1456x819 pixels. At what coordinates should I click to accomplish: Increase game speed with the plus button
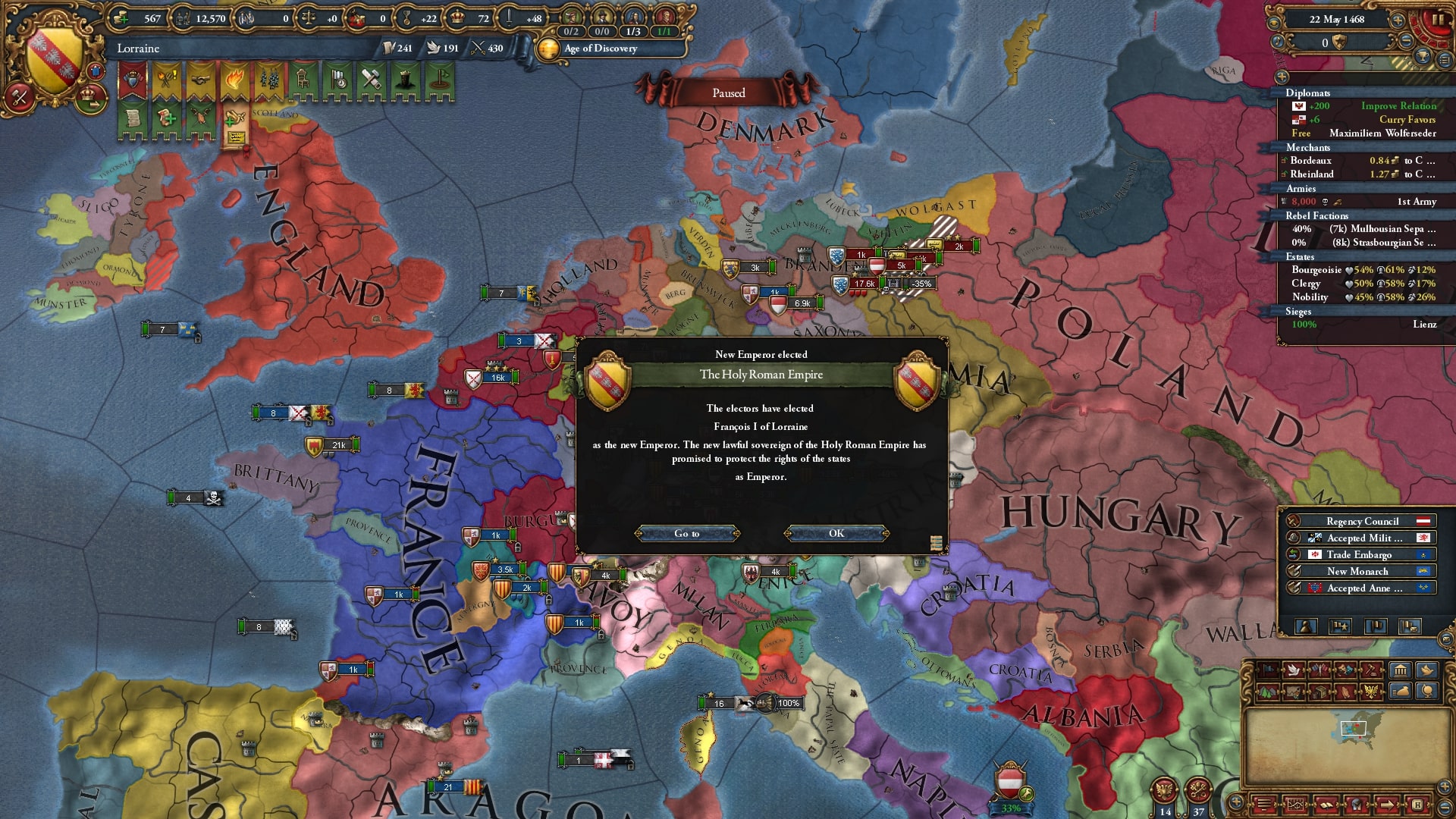[x=1398, y=20]
